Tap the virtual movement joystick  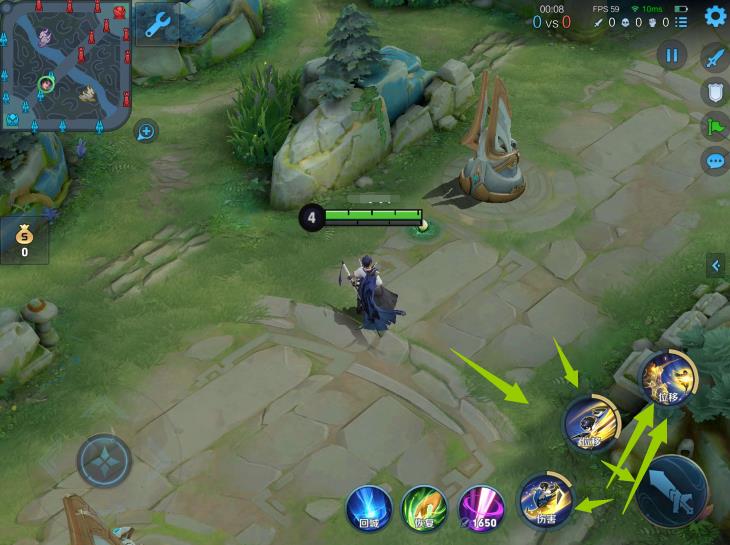[104, 462]
